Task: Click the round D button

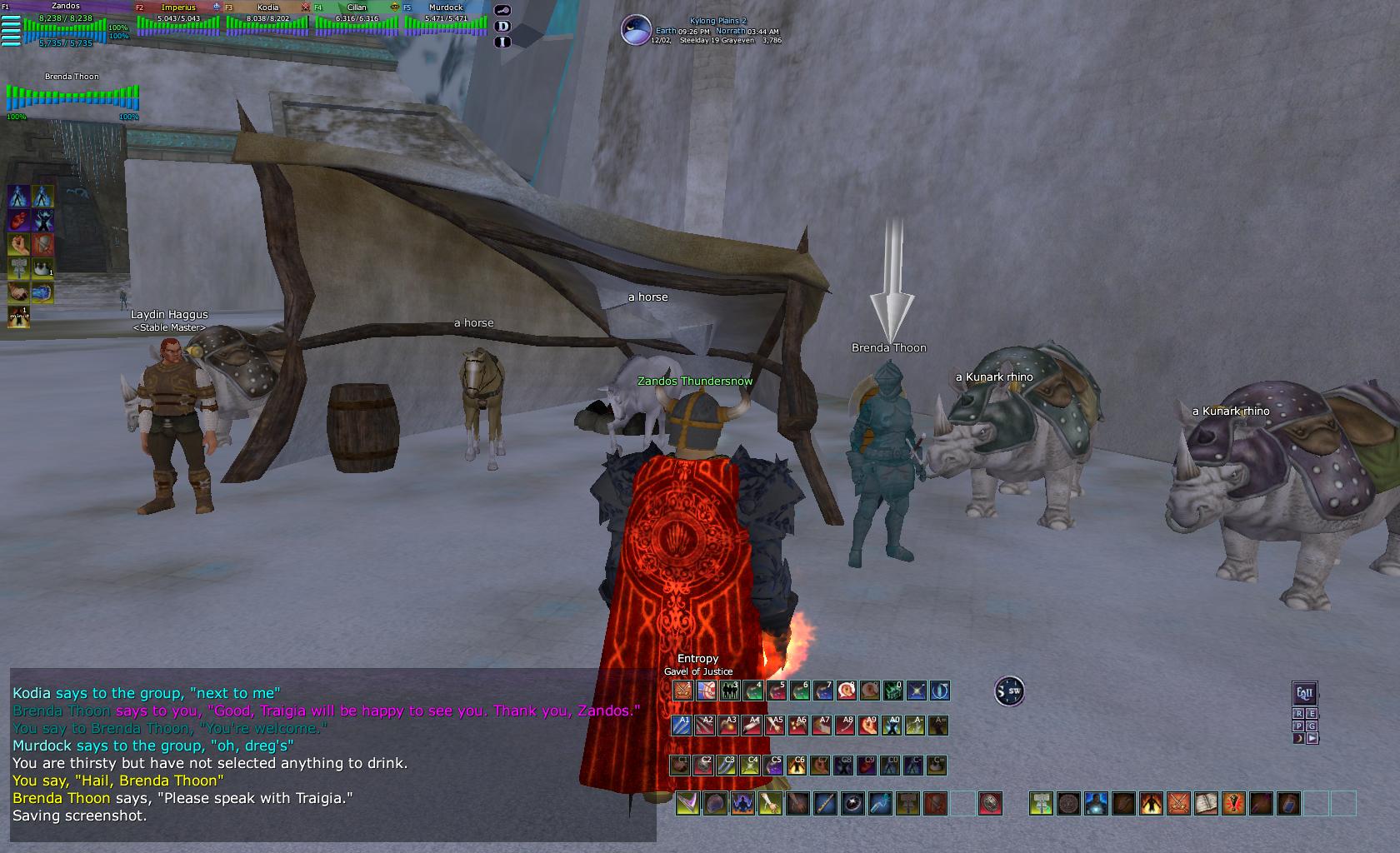Action: [502, 26]
